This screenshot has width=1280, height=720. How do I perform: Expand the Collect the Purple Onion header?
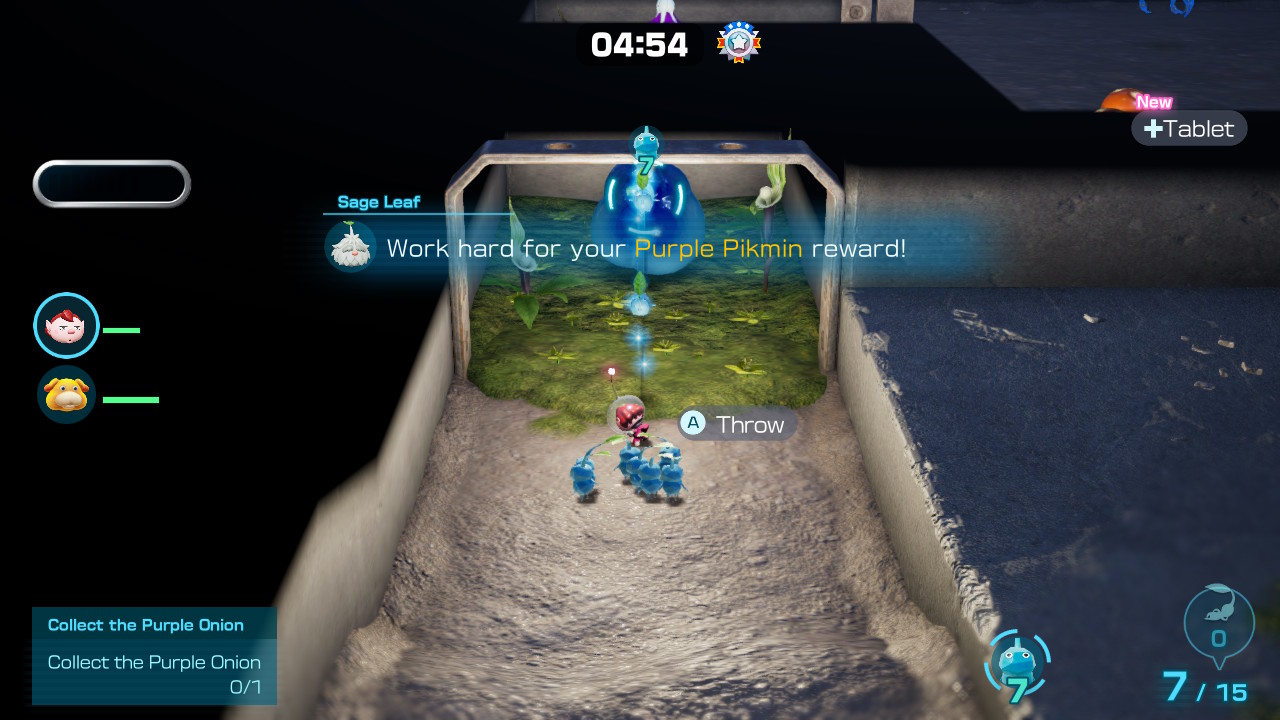(x=144, y=624)
